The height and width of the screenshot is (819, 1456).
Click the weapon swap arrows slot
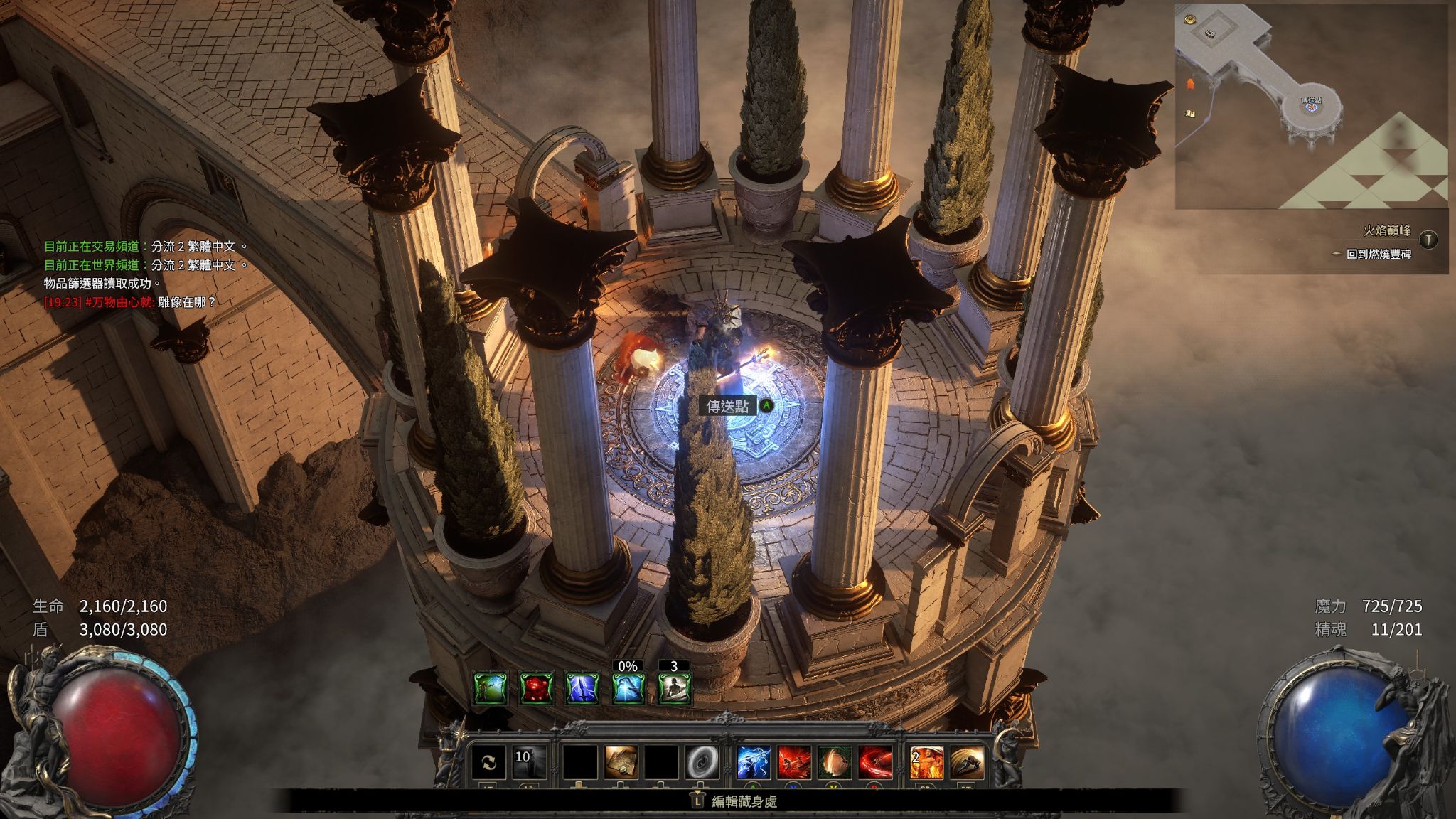pos(489,763)
